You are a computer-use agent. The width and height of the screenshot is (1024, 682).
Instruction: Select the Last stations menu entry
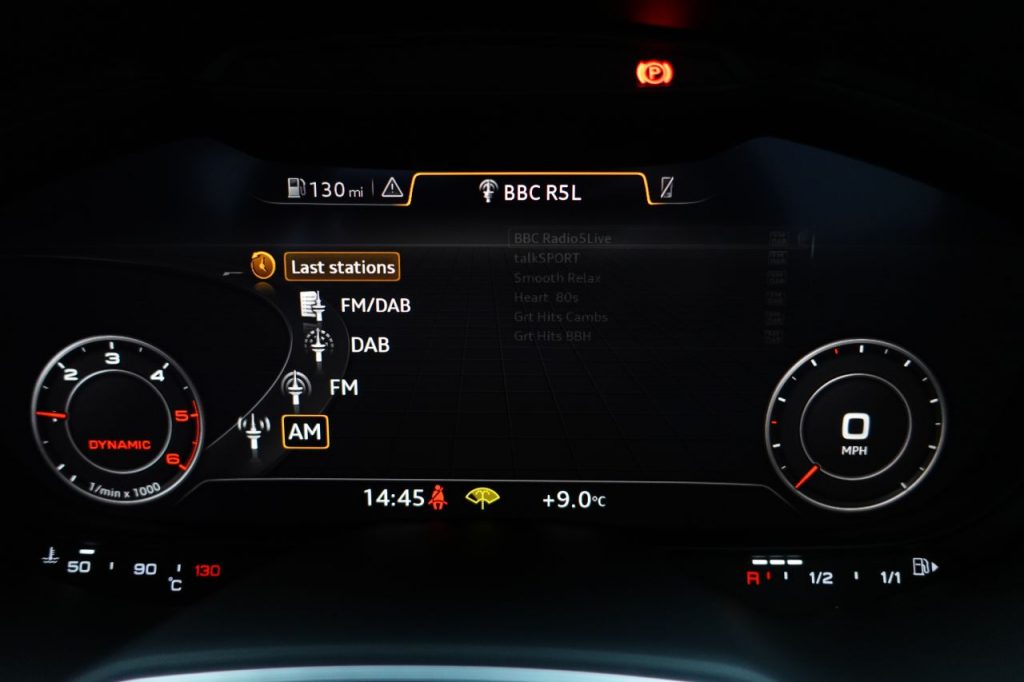click(342, 267)
